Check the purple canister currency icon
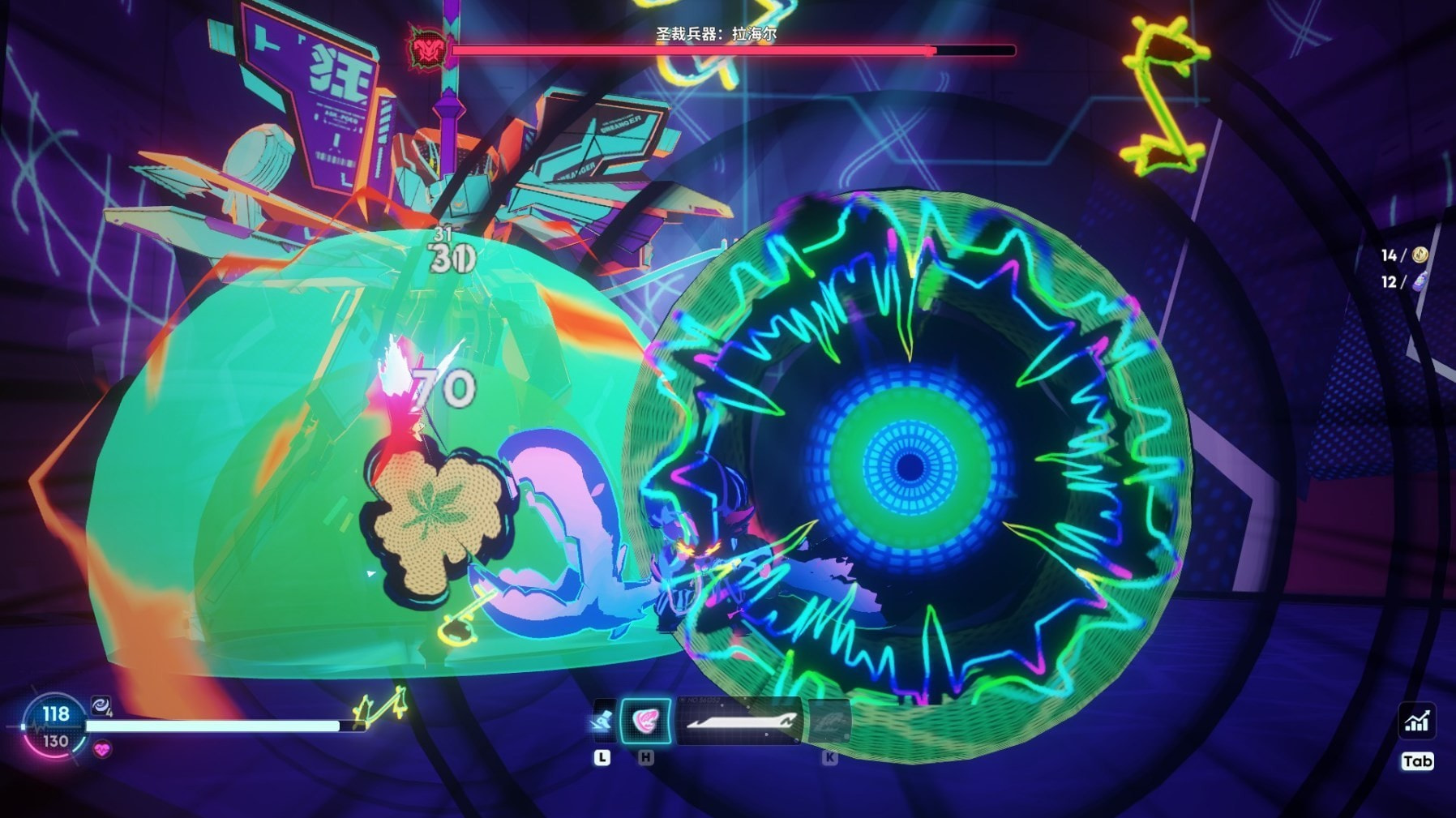Screen dimensions: 1456x818 point(1420,282)
